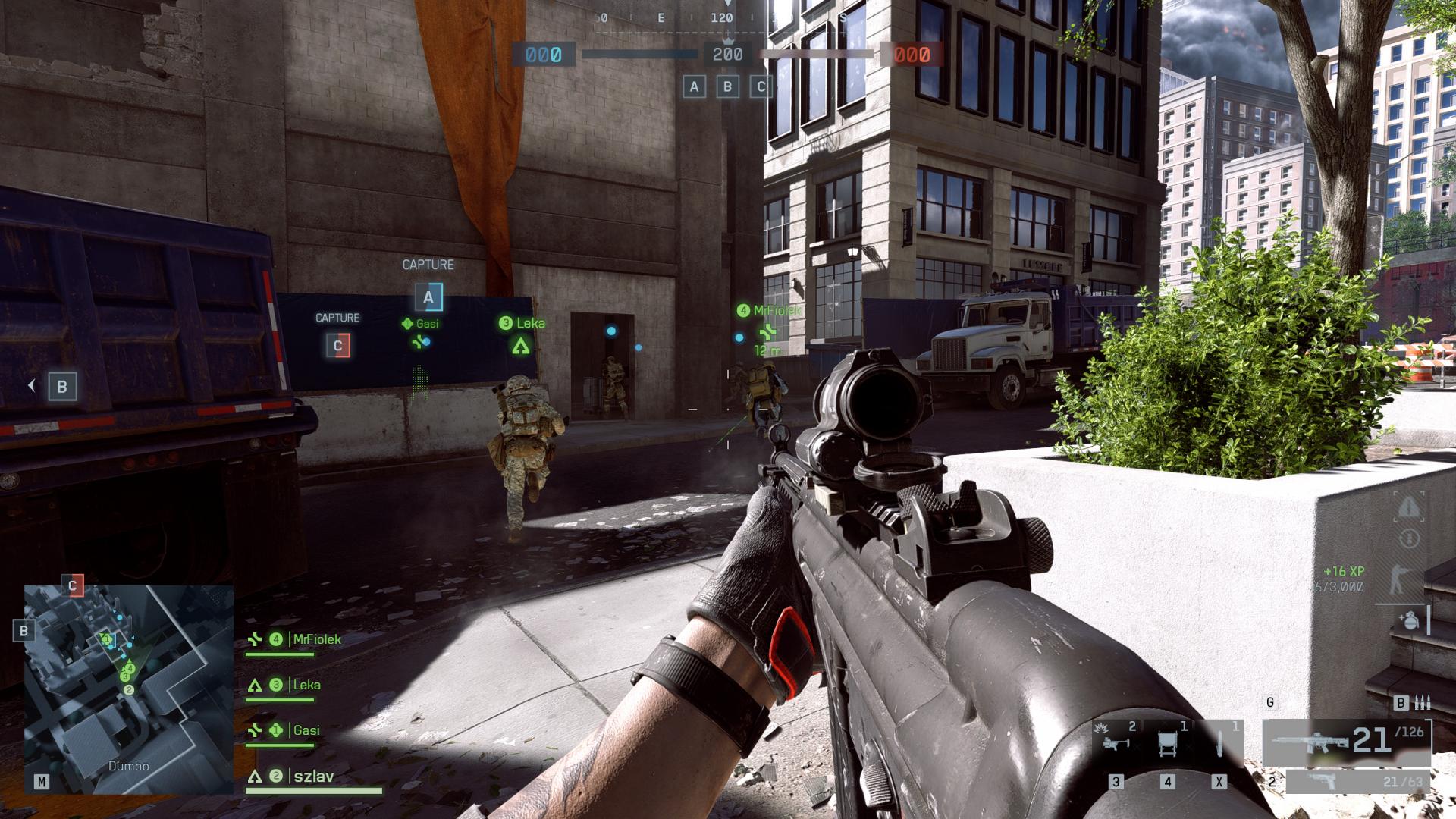Select Leka in the squad list
This screenshot has height=819, width=1456.
coord(306,686)
